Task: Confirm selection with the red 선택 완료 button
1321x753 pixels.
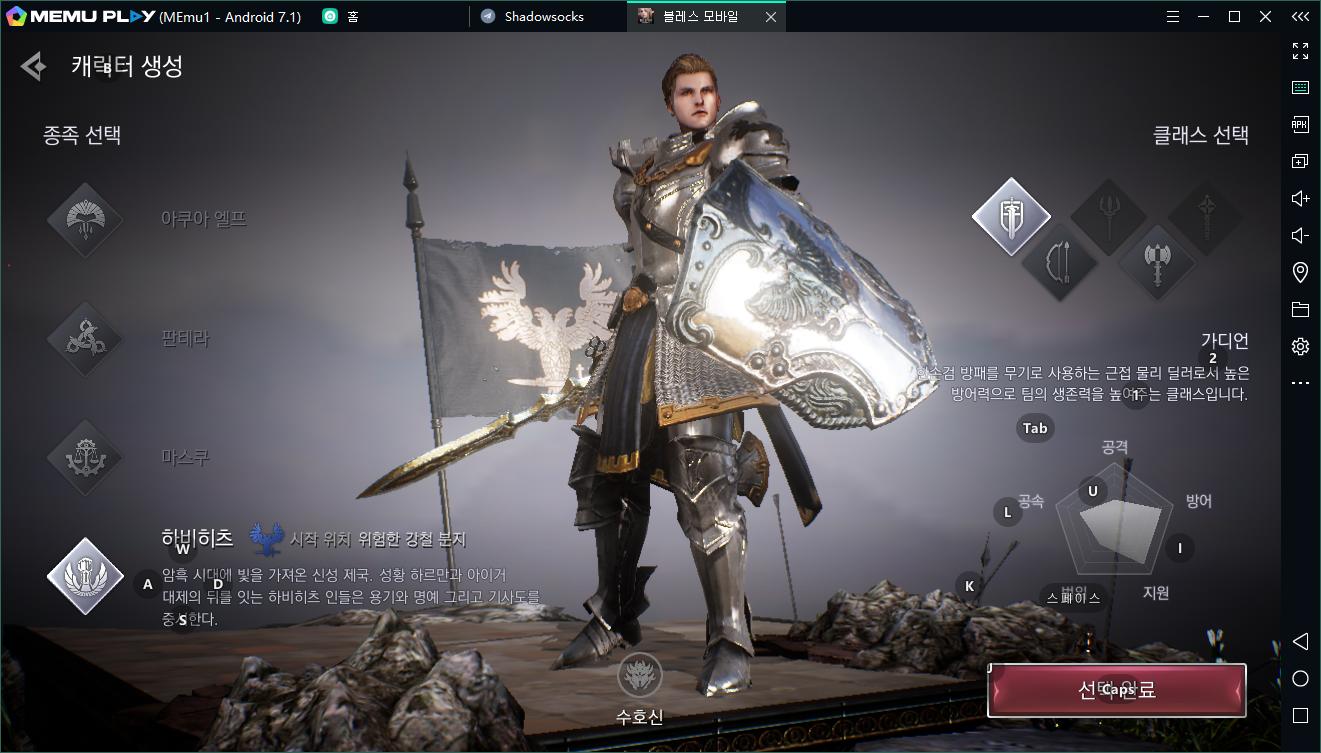Action: pyautogui.click(x=1116, y=690)
